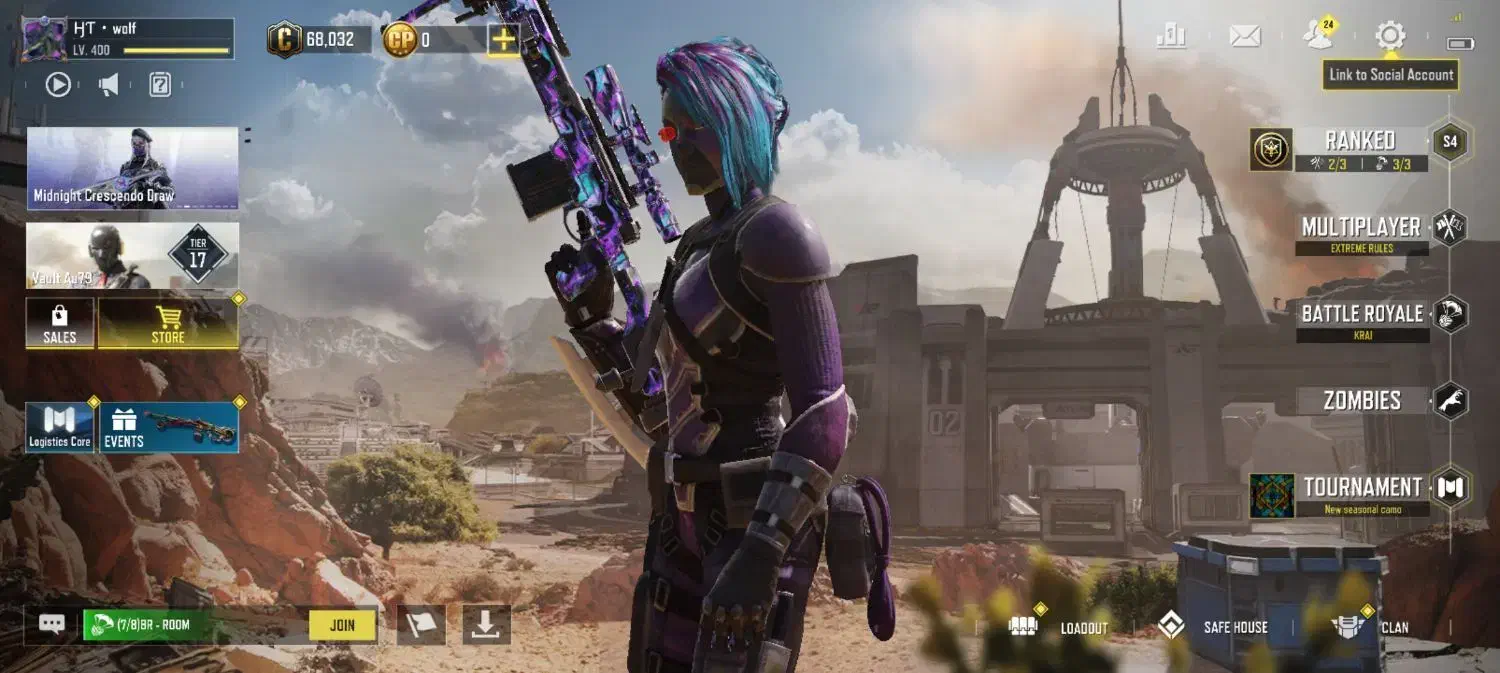Open the Sales shop
Screen dimensions: 1500x673
pyautogui.click(x=60, y=323)
